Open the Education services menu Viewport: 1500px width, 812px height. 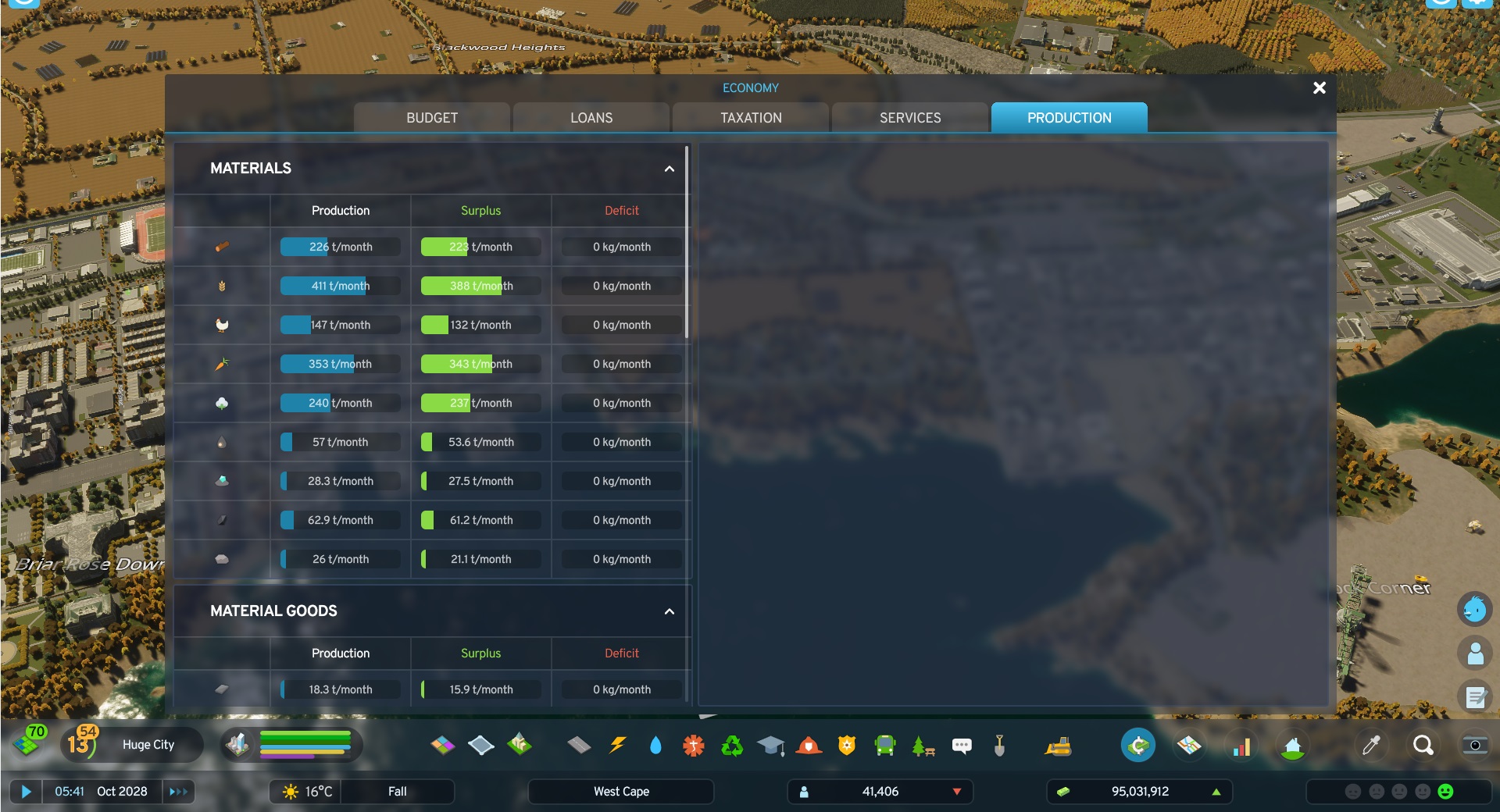coord(771,745)
